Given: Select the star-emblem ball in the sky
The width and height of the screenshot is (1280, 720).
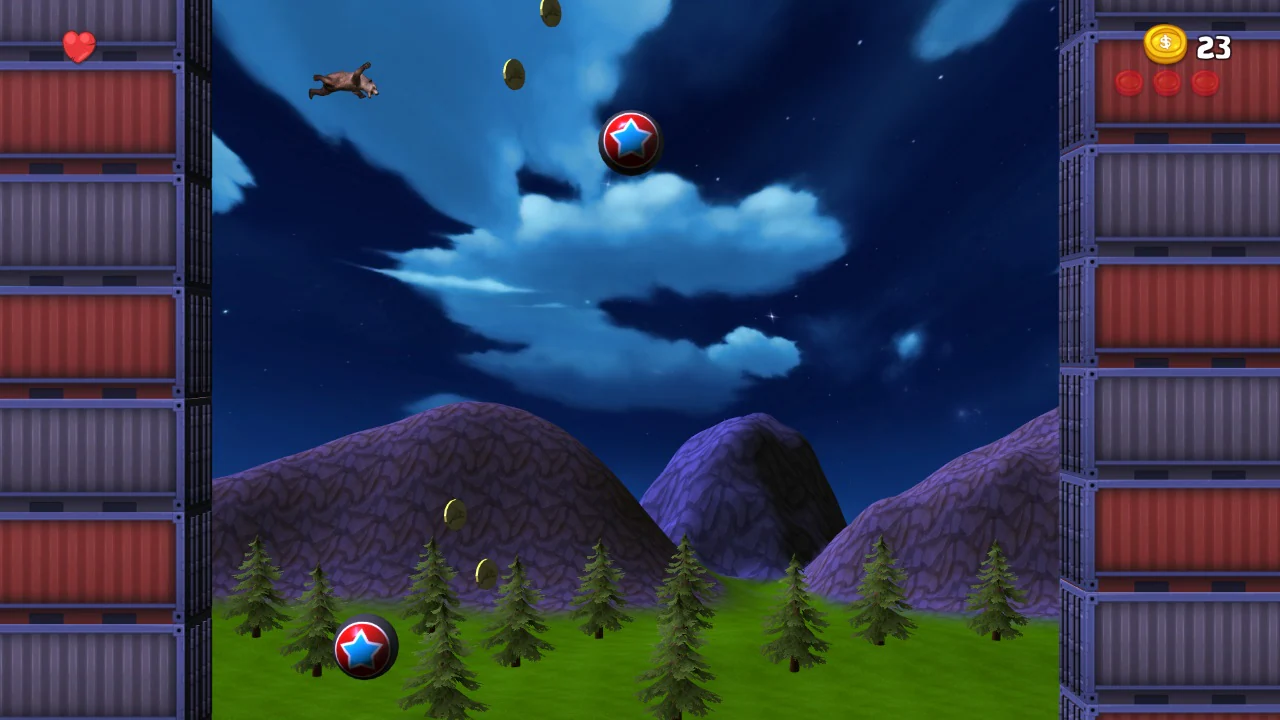Looking at the screenshot, I should 630,142.
